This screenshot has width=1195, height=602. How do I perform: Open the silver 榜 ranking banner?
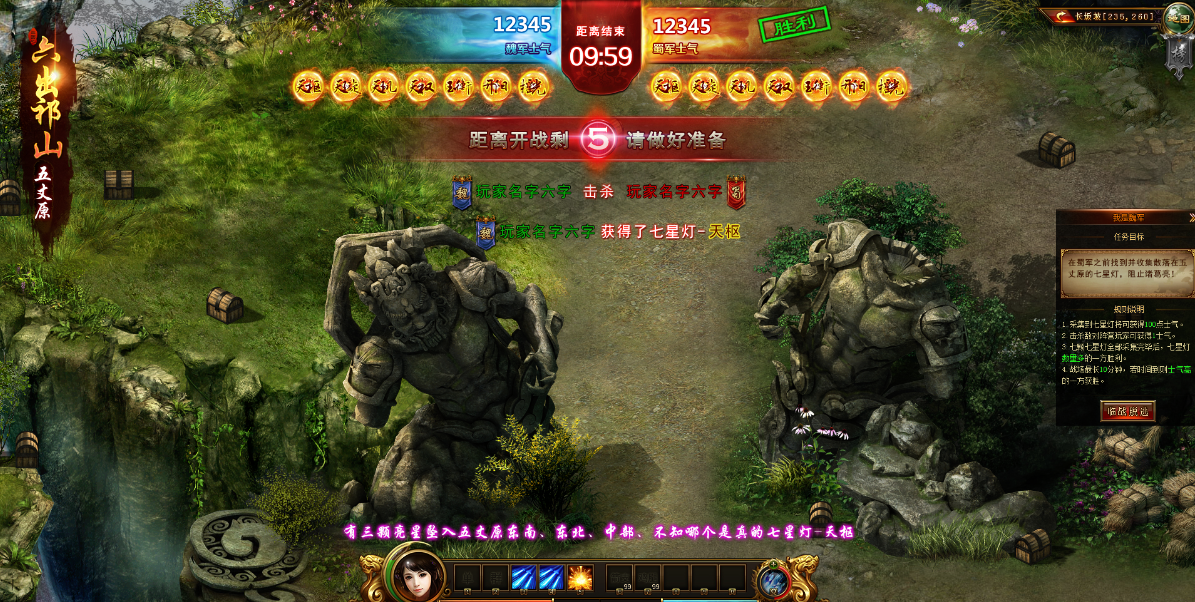(x=1177, y=54)
